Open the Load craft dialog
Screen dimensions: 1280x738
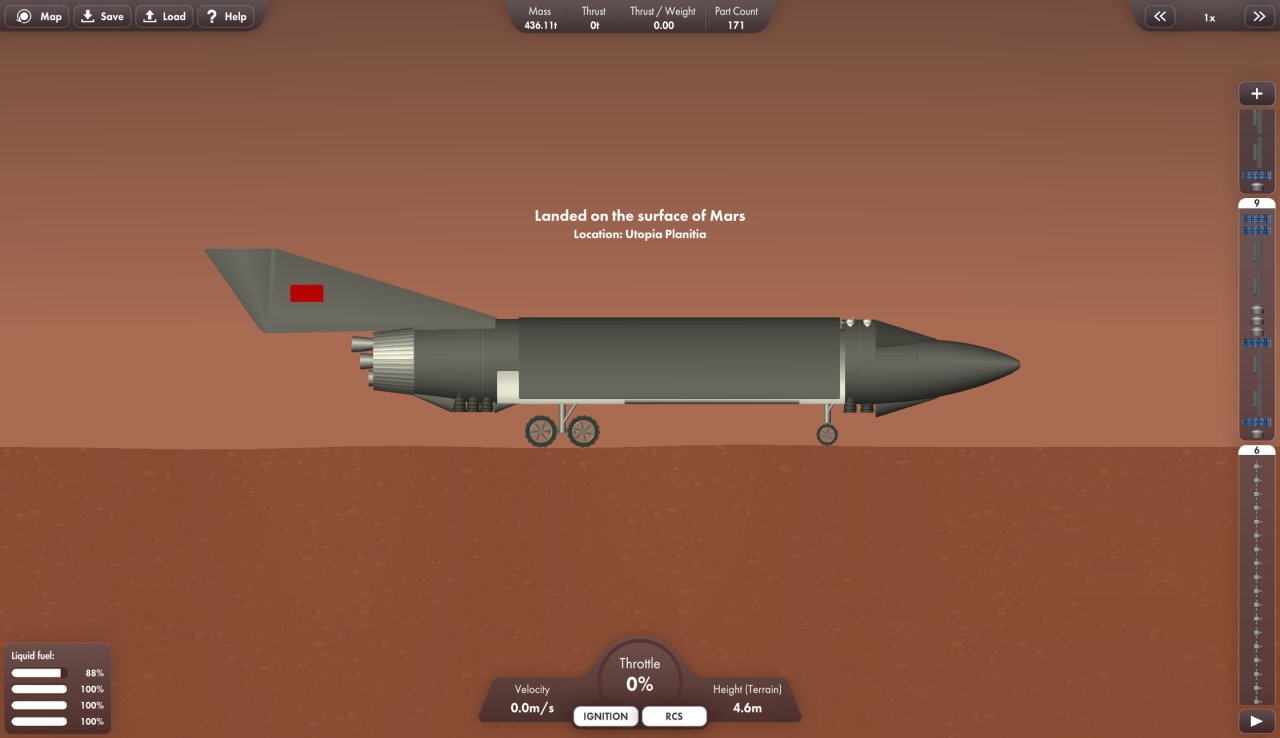pos(163,16)
